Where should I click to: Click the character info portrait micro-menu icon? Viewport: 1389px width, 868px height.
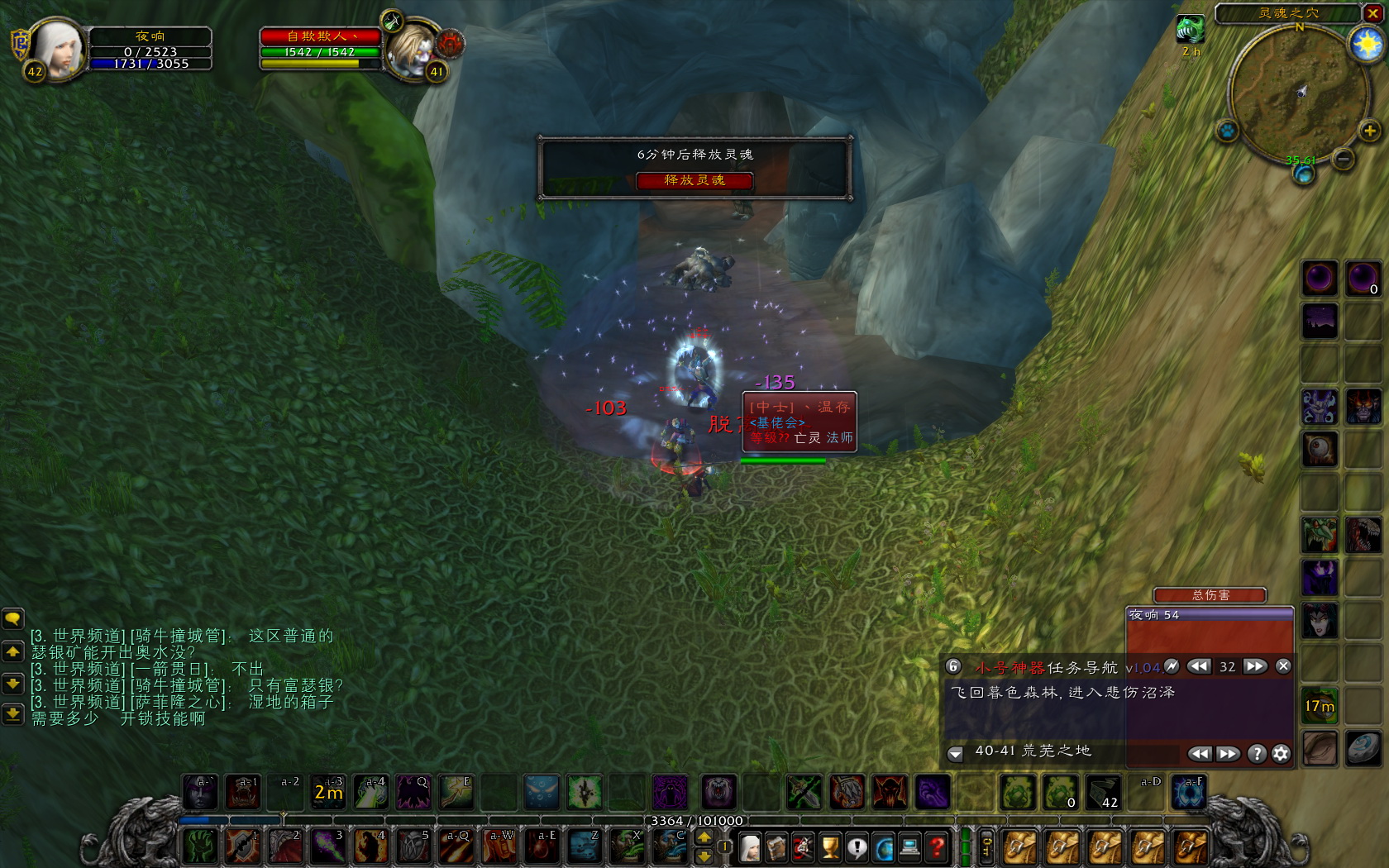tap(750, 847)
